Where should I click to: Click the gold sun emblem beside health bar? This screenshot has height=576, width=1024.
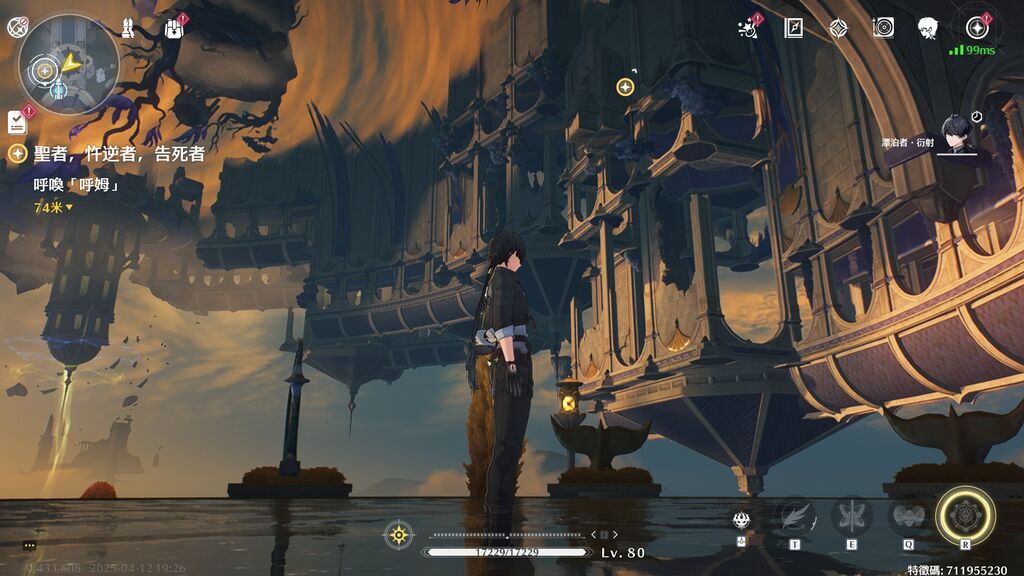[x=399, y=534]
